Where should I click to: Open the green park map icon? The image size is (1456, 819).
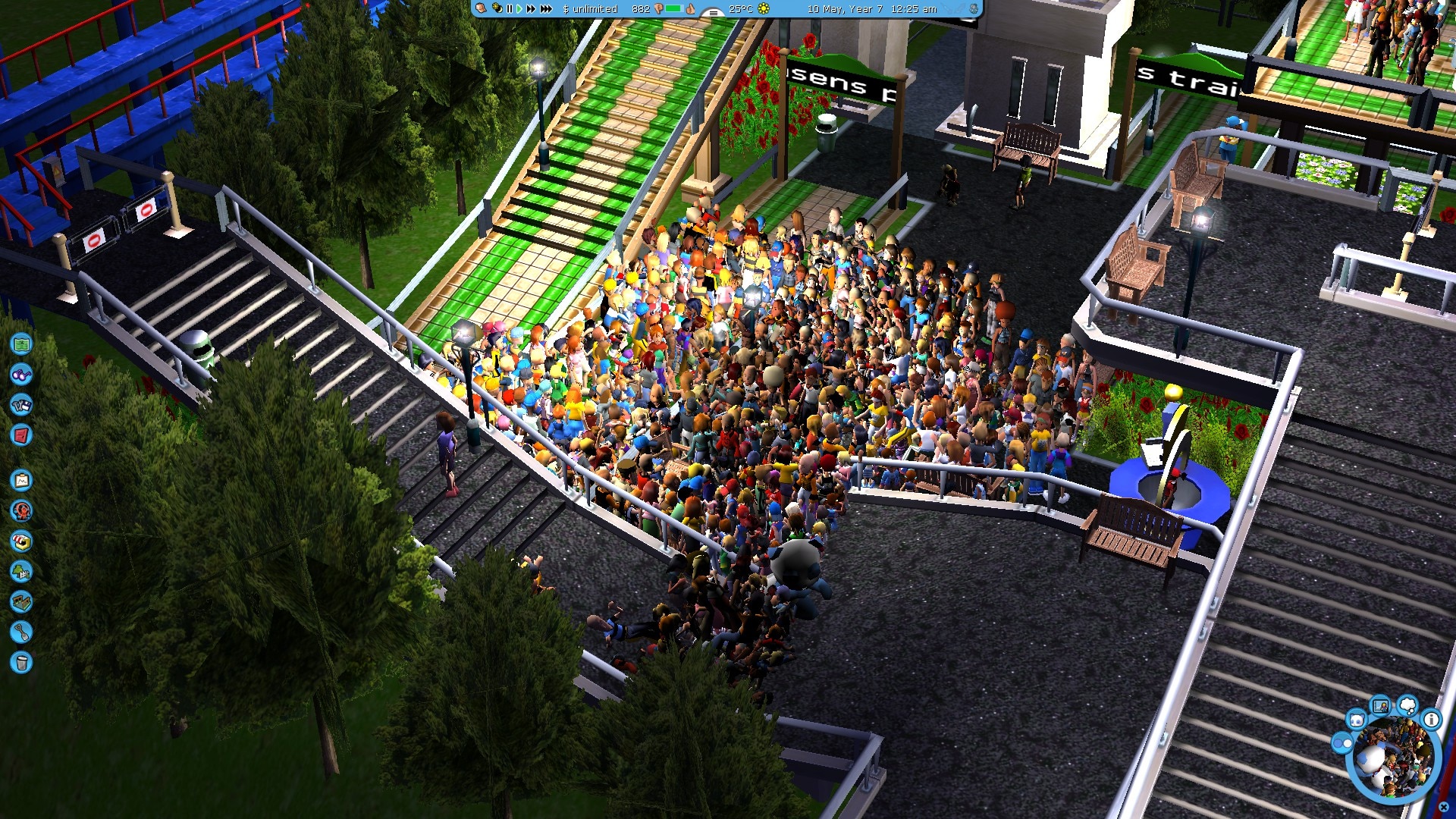pyautogui.click(x=21, y=344)
